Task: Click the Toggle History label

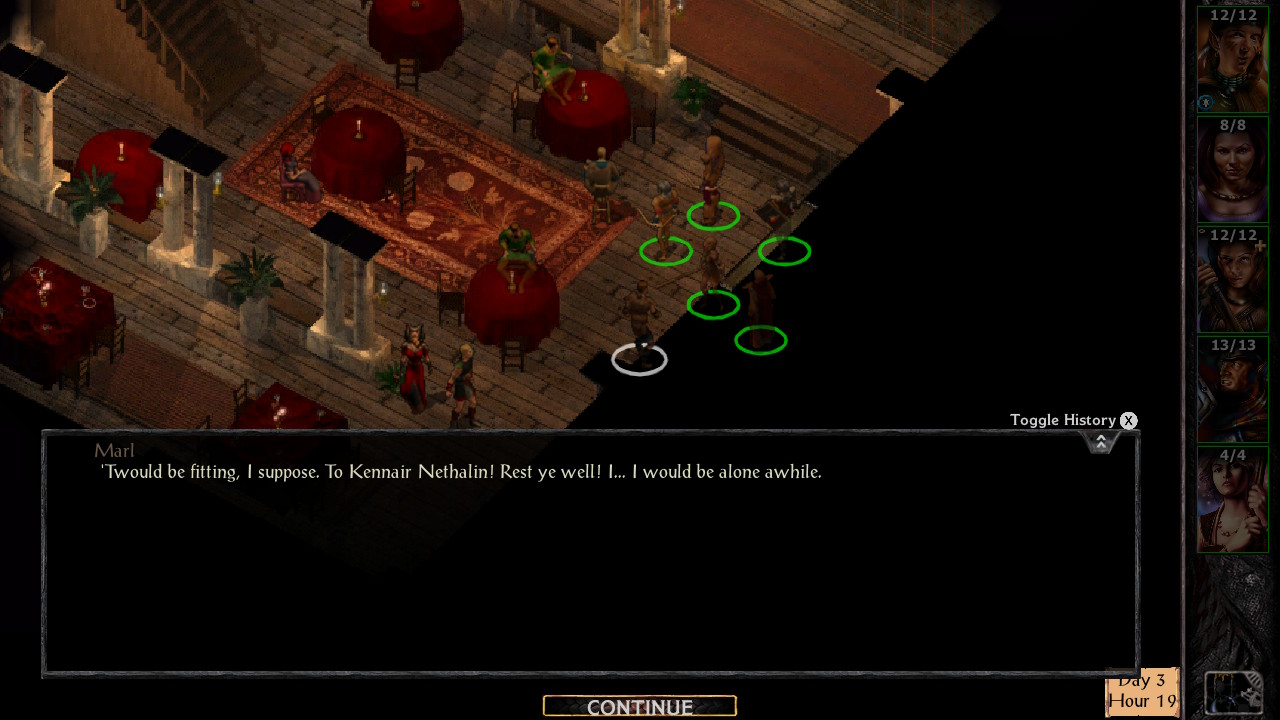Action: click(x=1062, y=420)
